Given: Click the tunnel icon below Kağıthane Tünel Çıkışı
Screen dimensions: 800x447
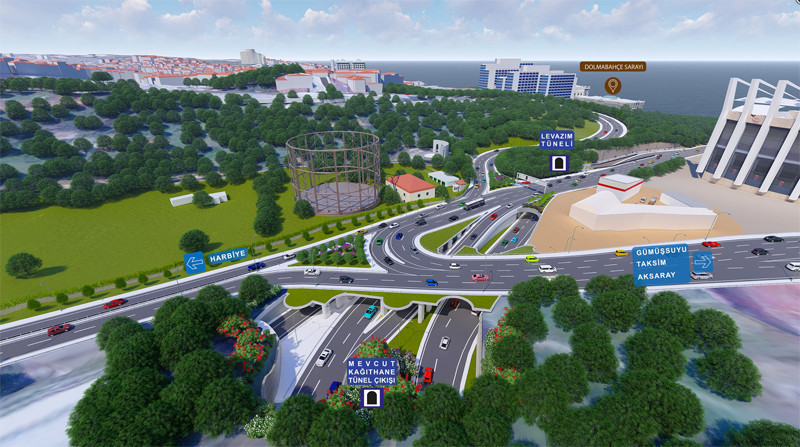Looking at the screenshot, I should 372,398.
